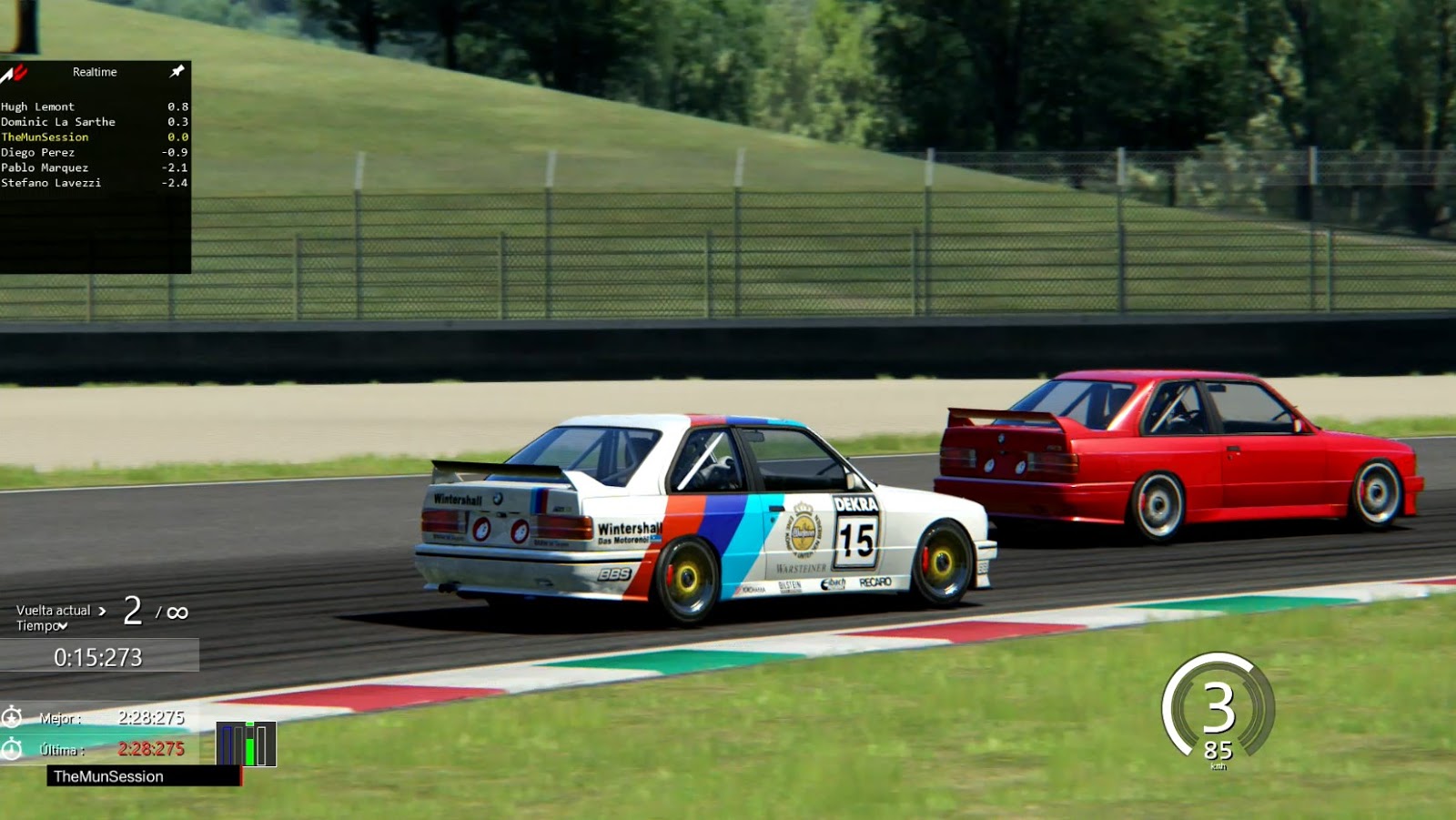Click the star stopwatch icon beside Mejor time

pos(13,717)
